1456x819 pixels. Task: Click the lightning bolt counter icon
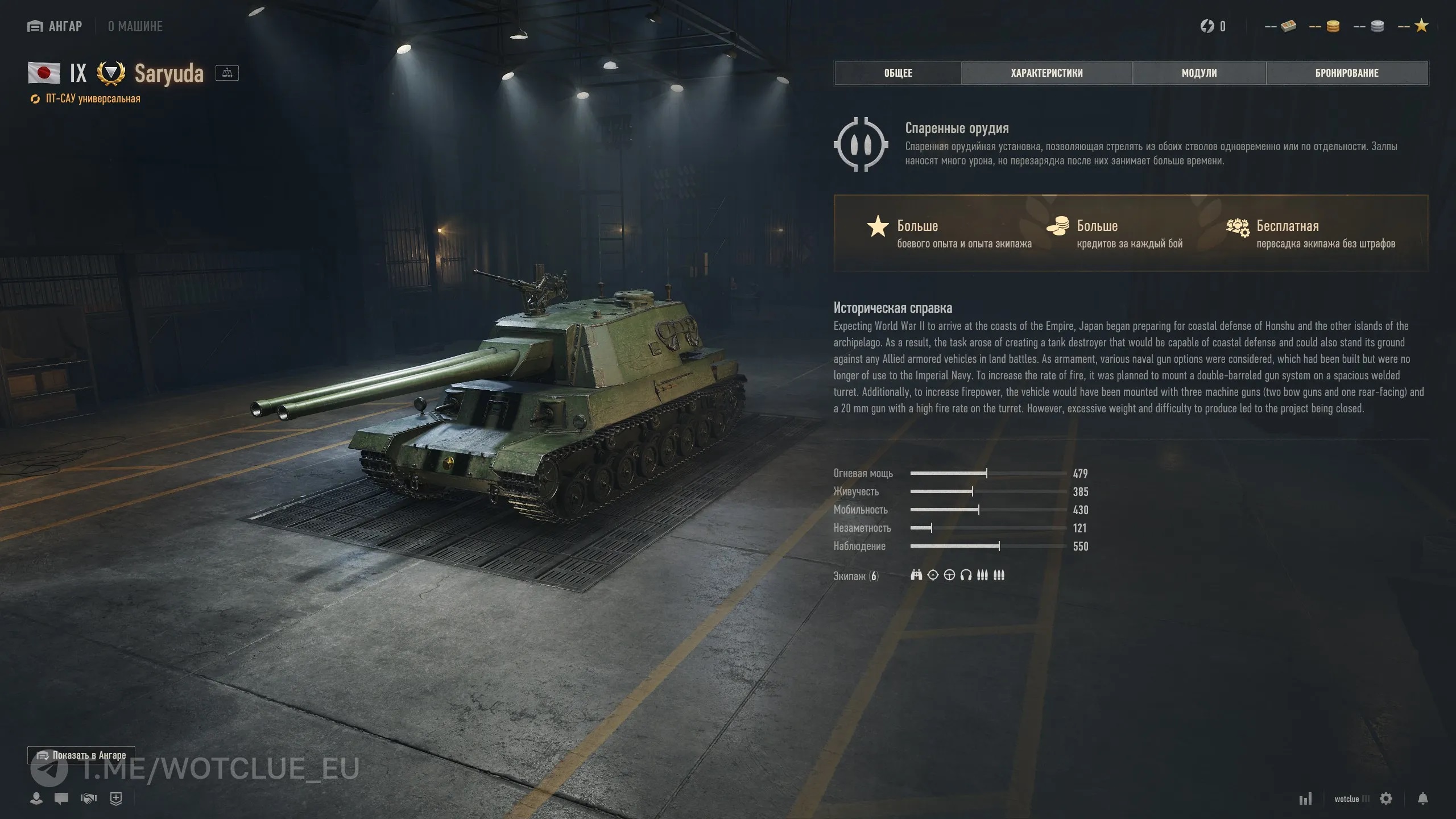[1207, 26]
